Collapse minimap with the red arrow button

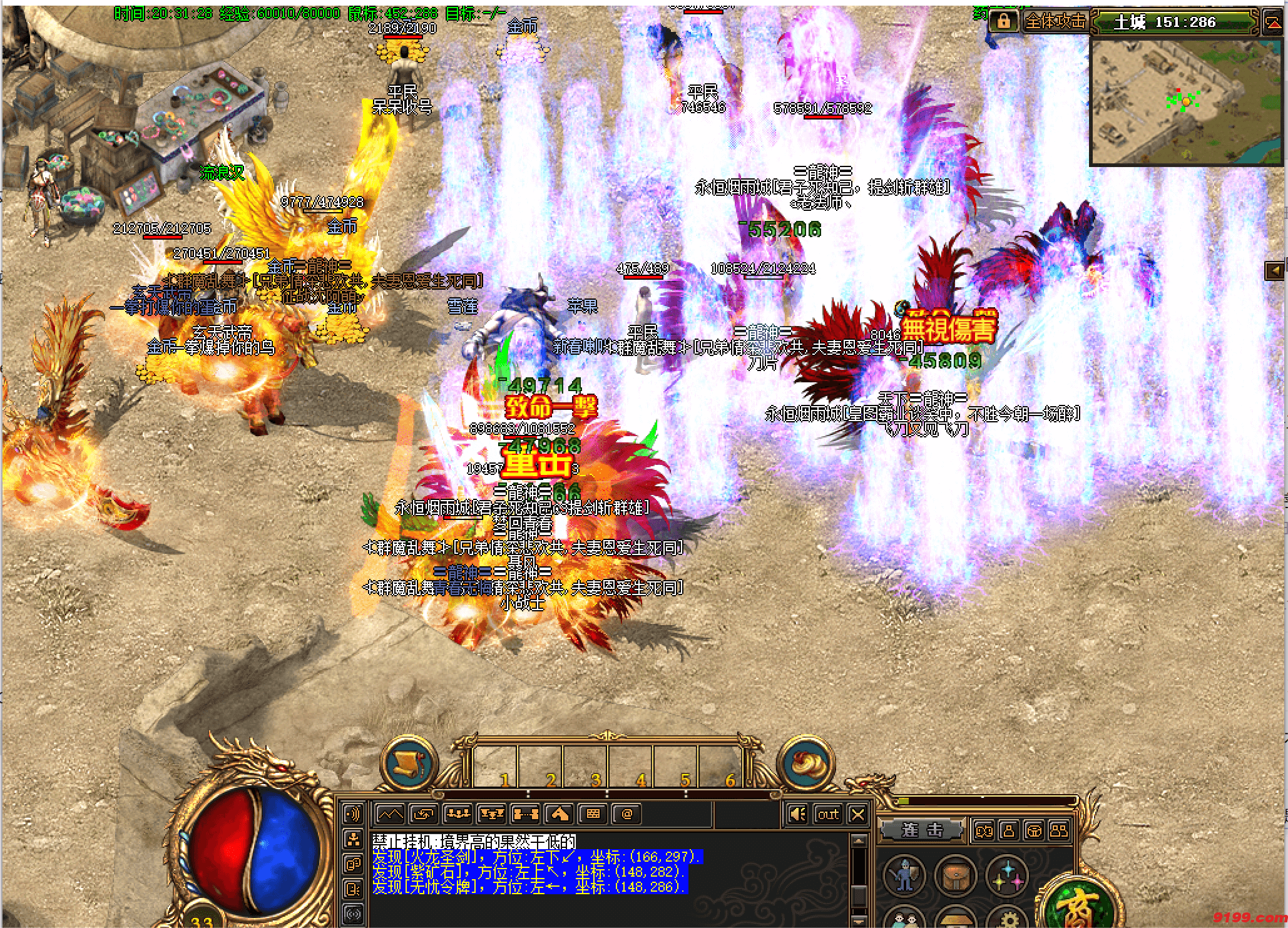click(x=1274, y=23)
